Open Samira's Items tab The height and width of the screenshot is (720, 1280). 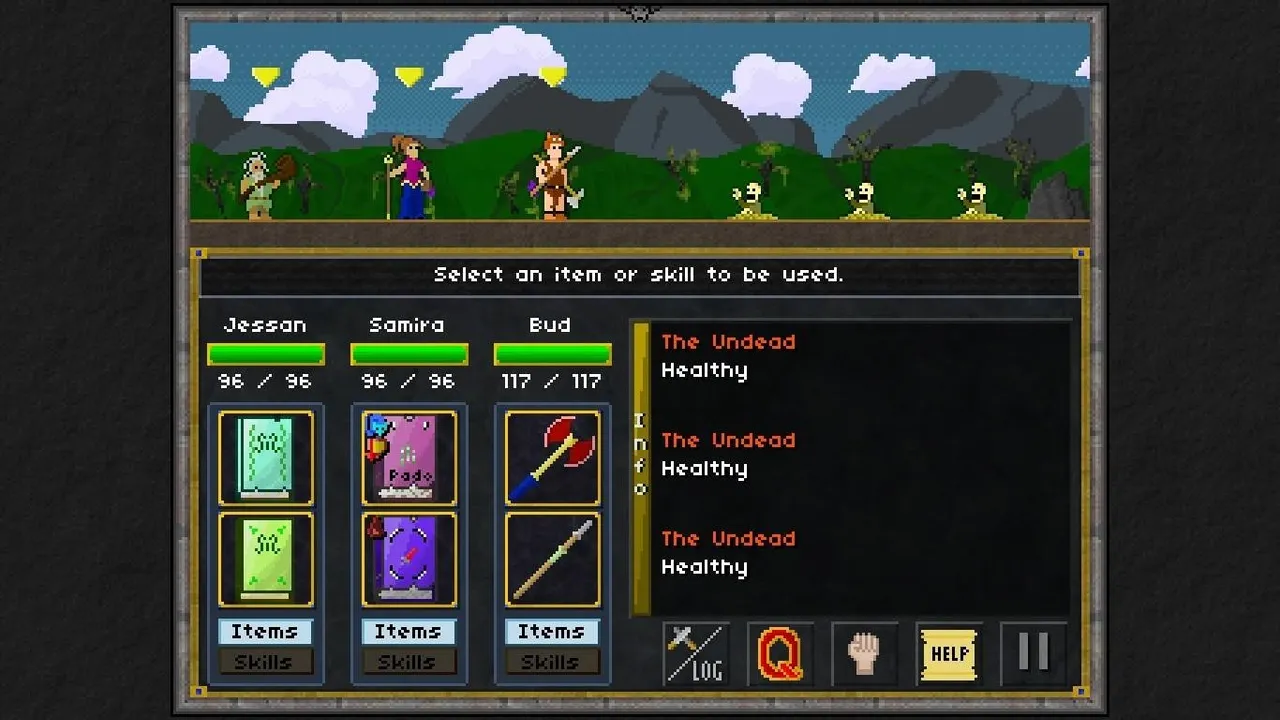[408, 631]
